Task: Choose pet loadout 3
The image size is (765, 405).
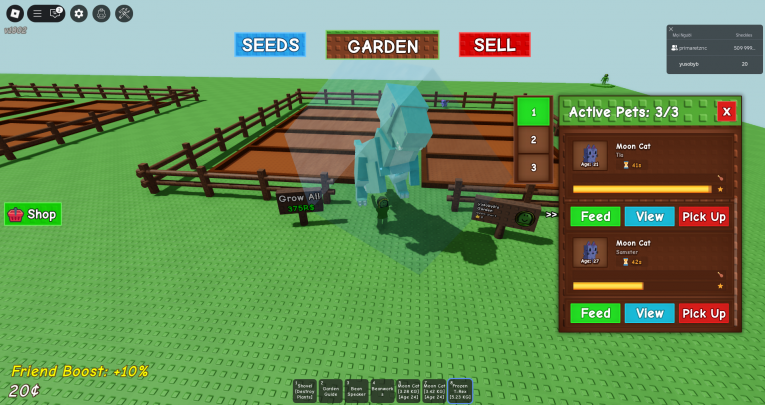Action: click(x=534, y=168)
